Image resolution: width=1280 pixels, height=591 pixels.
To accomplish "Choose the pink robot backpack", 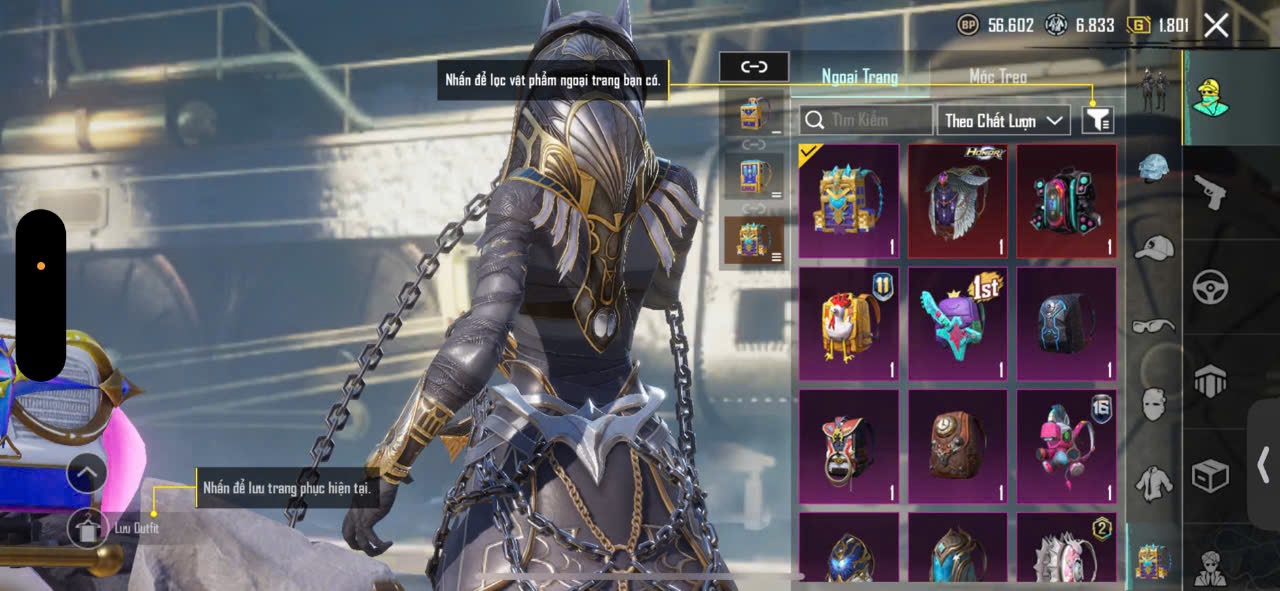I will click(x=1067, y=446).
